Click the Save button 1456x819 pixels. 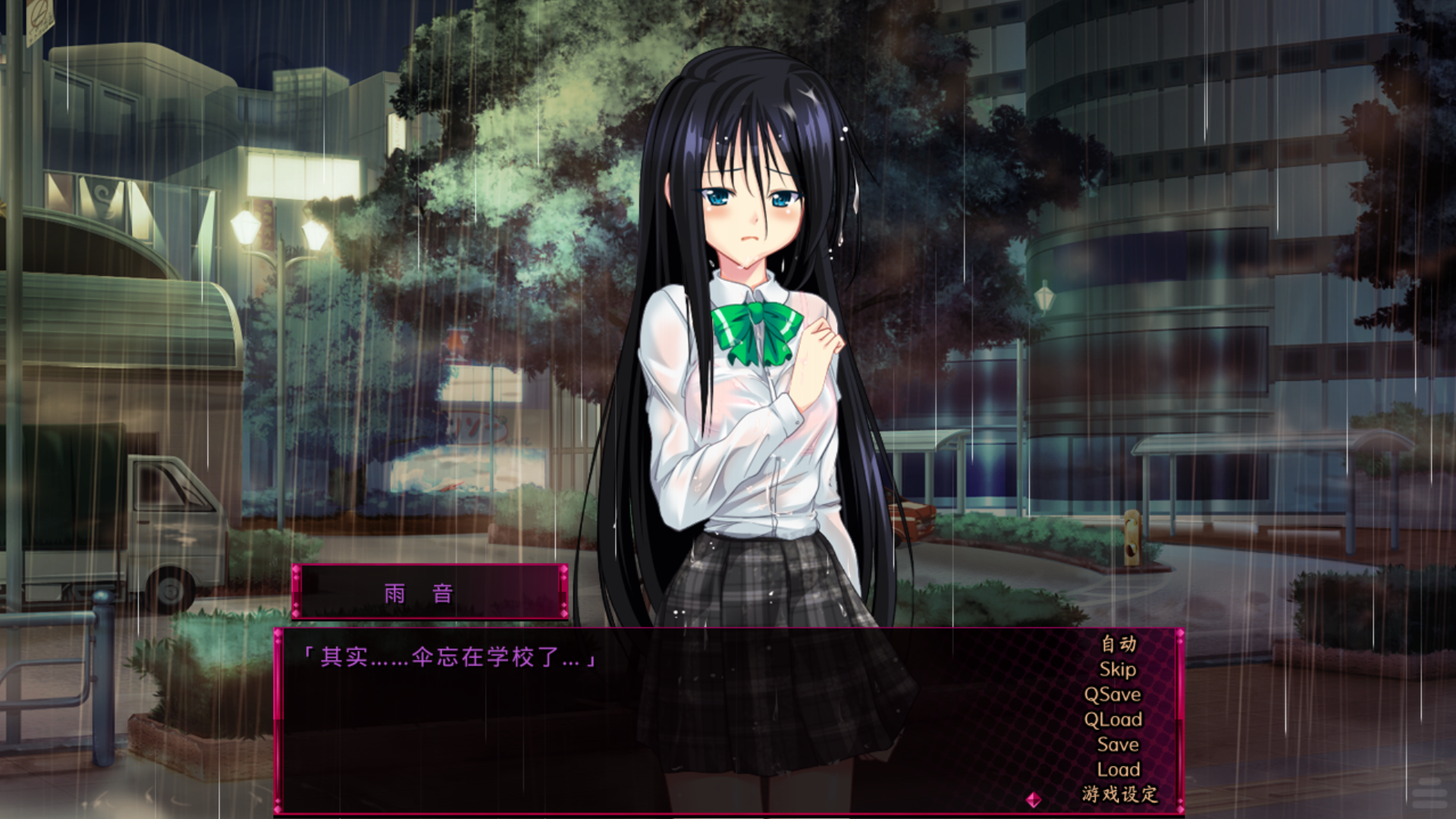tap(1118, 744)
